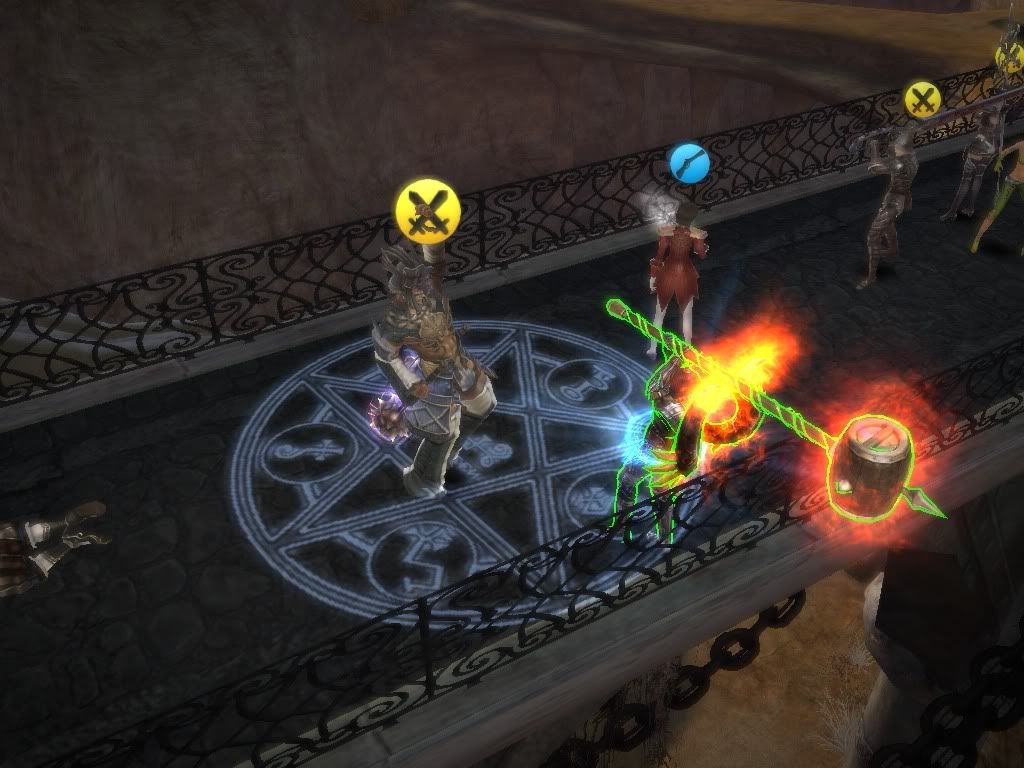Click the blue blade marker icon
This screenshot has height=768, width=1024.
click(689, 162)
